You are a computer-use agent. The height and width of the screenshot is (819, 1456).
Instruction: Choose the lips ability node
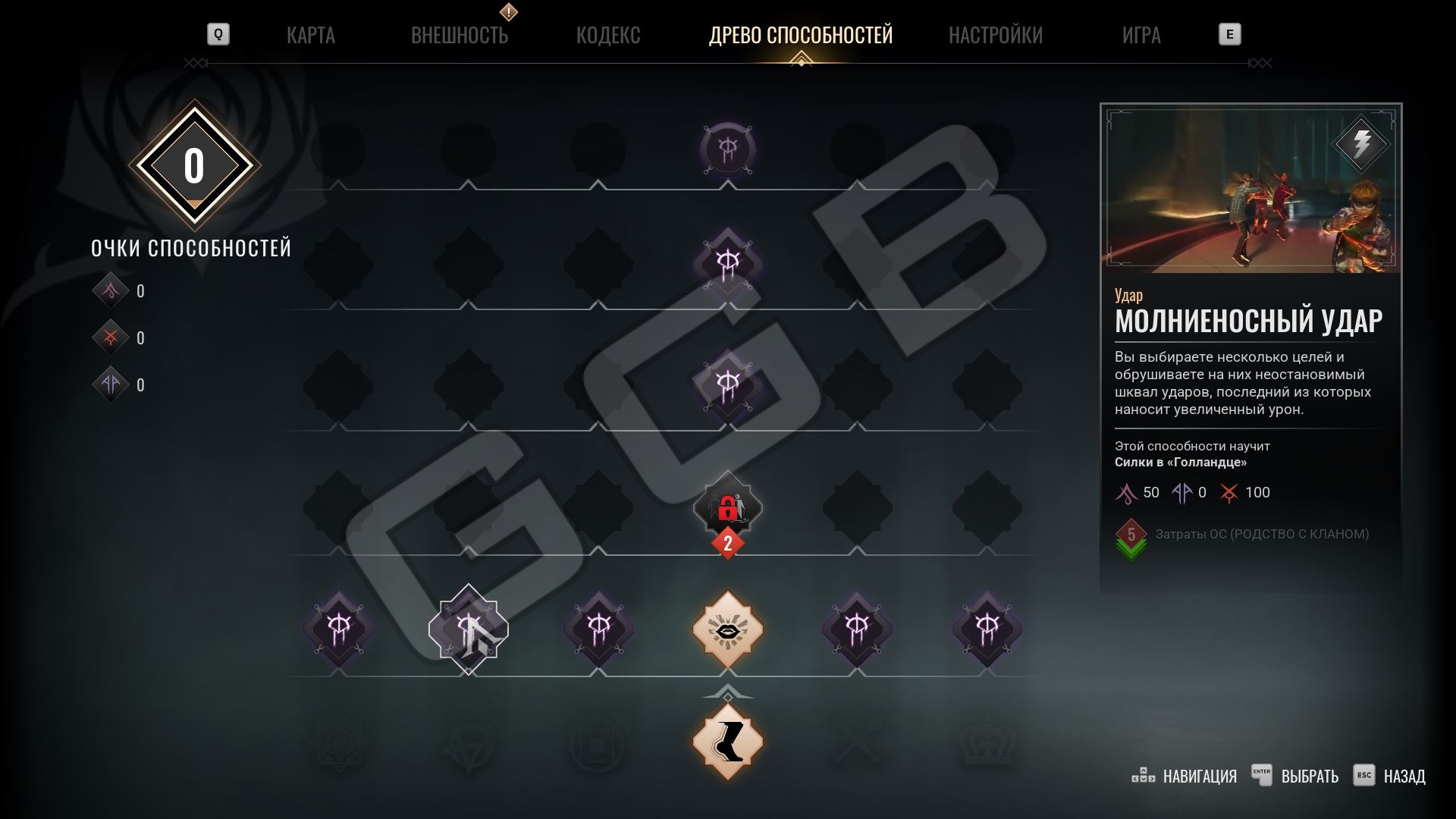727,629
